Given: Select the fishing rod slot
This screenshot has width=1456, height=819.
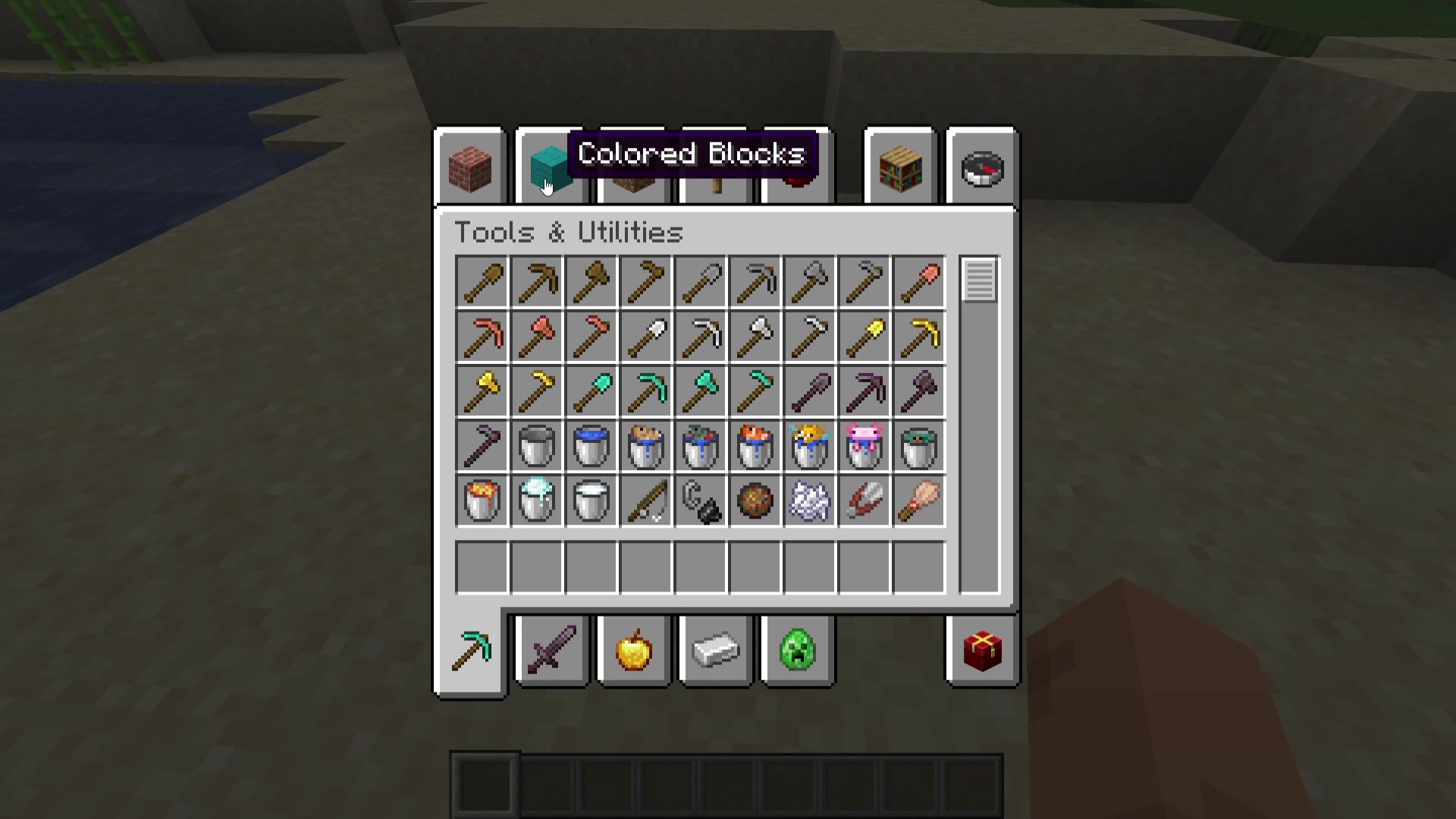Looking at the screenshot, I should pos(646,500).
